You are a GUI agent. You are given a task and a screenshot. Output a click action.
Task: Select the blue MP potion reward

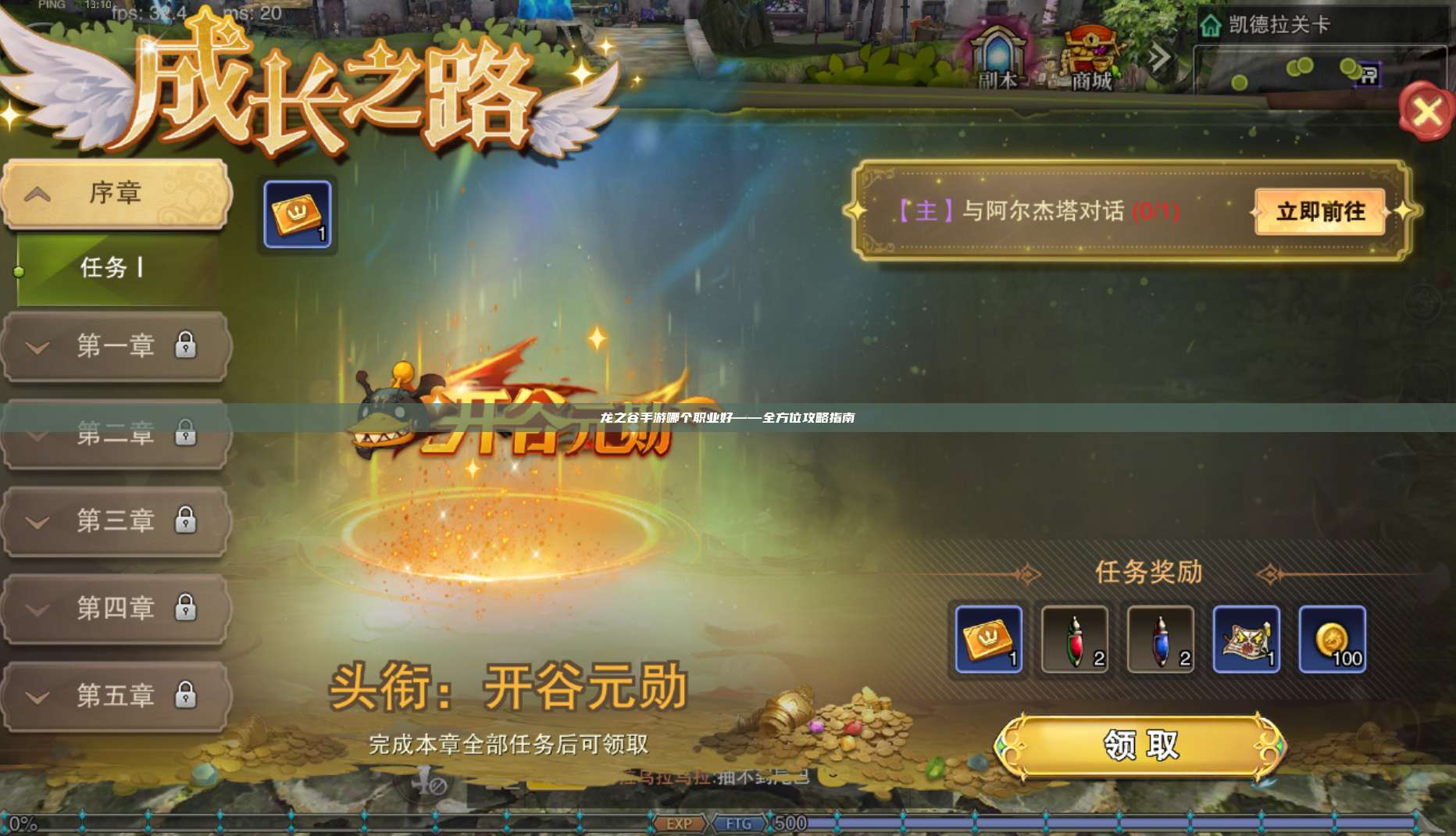(x=1162, y=638)
